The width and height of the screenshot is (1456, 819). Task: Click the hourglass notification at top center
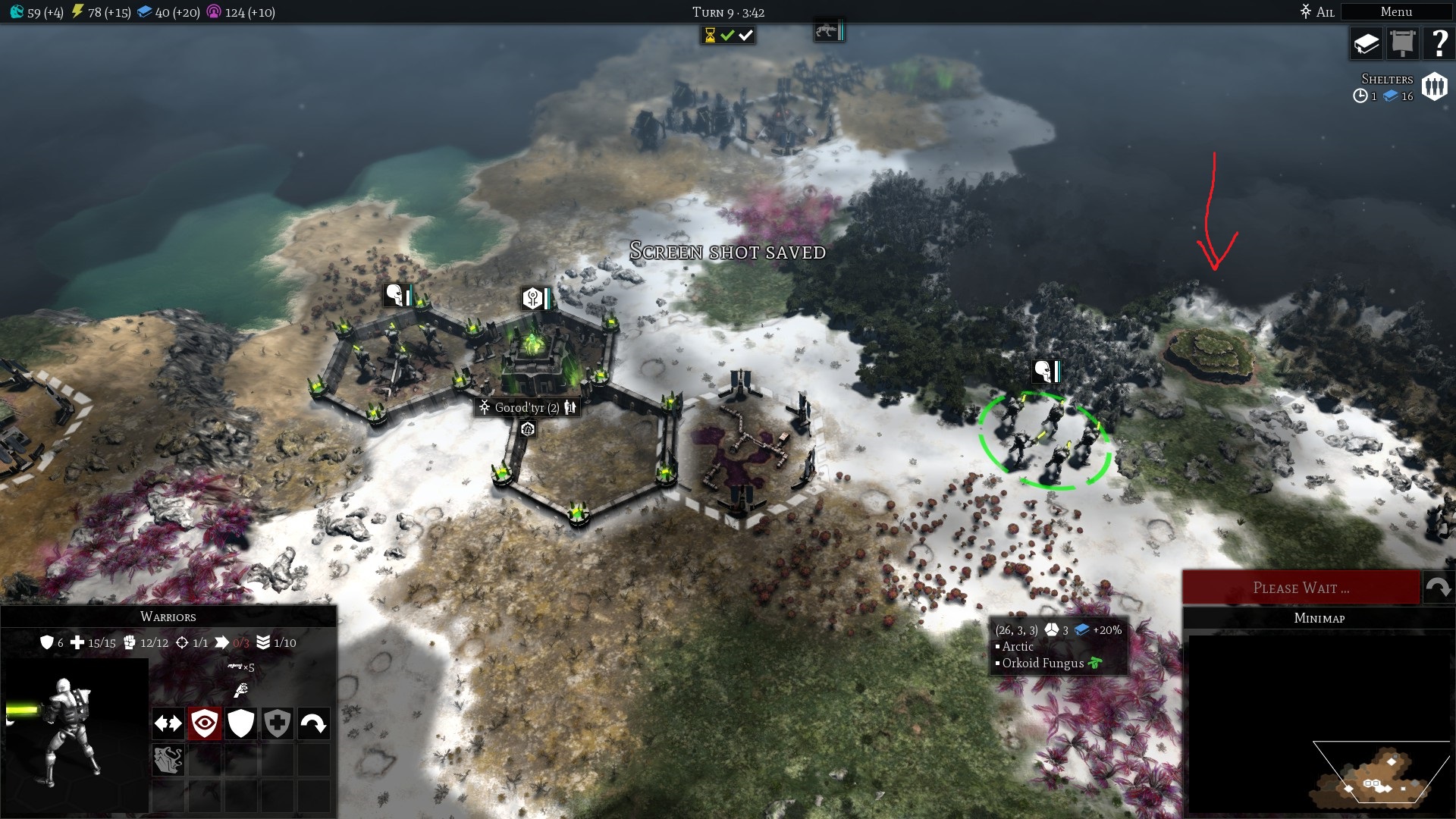coord(709,33)
